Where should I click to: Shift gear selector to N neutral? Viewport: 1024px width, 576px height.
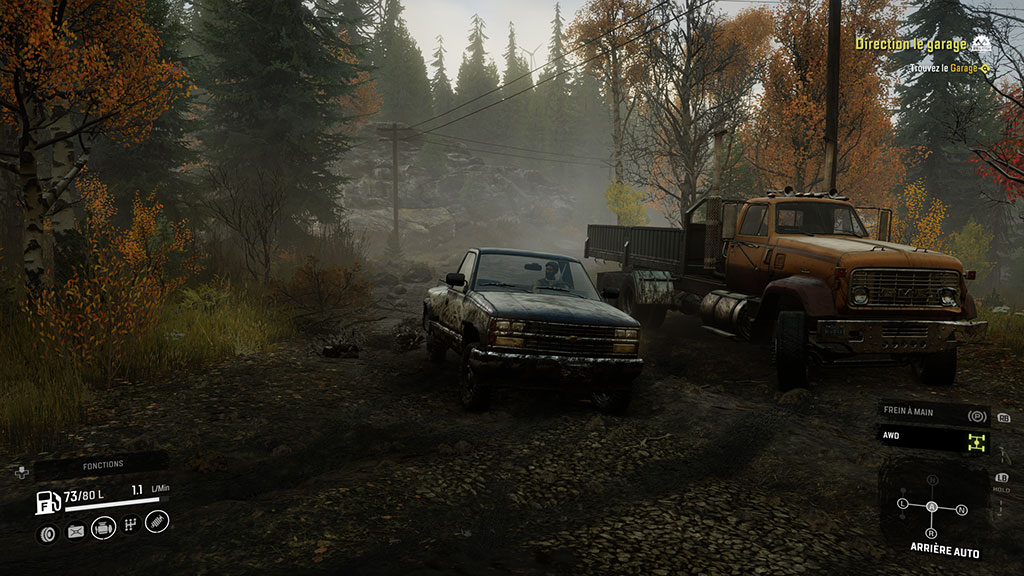tap(962, 510)
